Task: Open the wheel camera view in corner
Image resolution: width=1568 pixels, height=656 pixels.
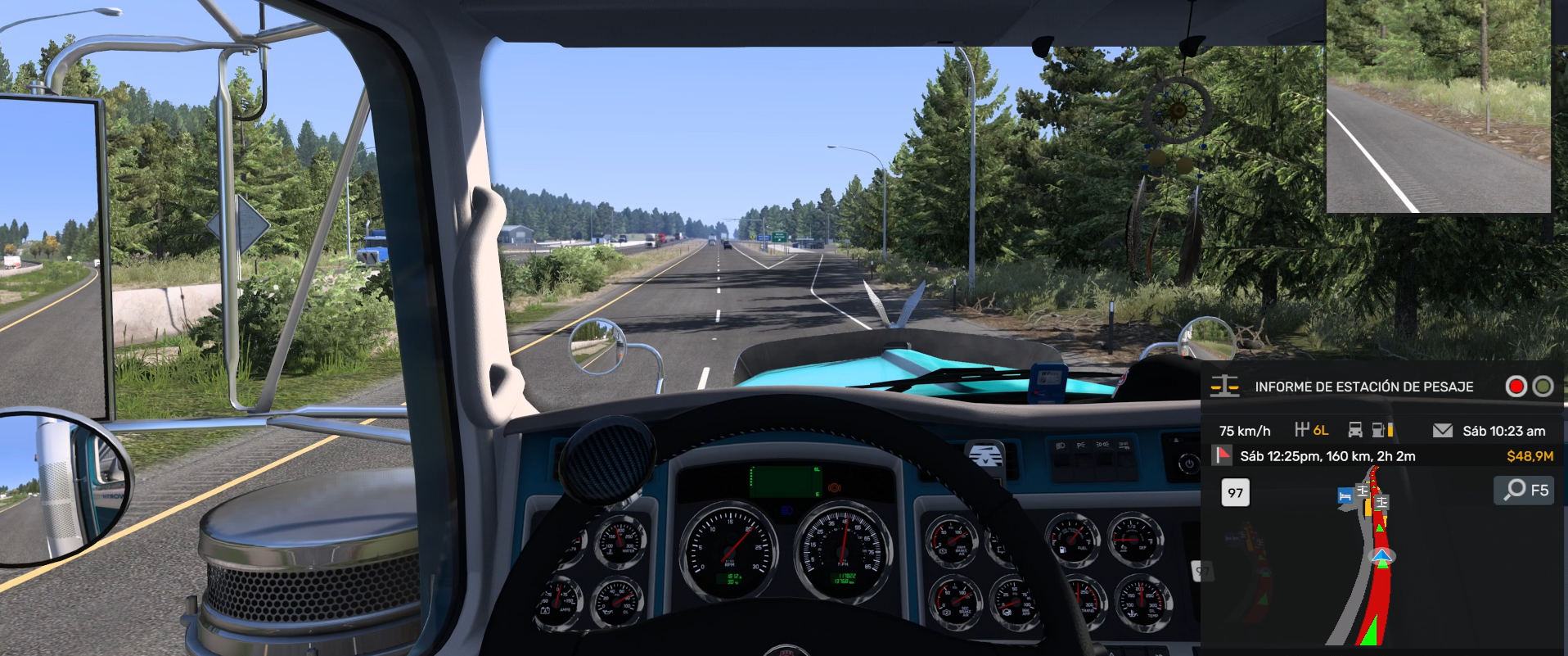Action: [x=1438, y=106]
